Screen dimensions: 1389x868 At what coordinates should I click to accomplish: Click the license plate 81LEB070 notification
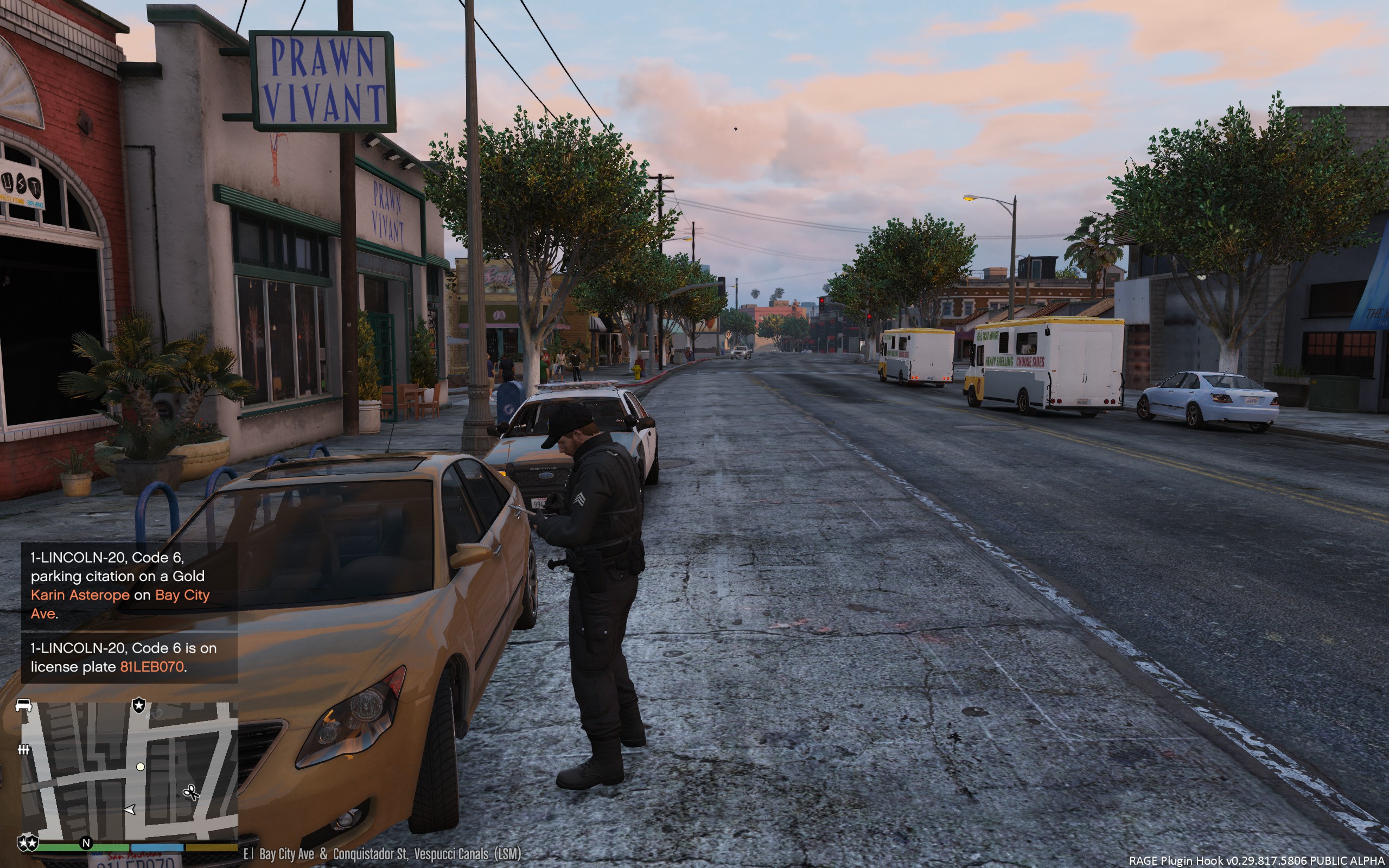click(129, 658)
